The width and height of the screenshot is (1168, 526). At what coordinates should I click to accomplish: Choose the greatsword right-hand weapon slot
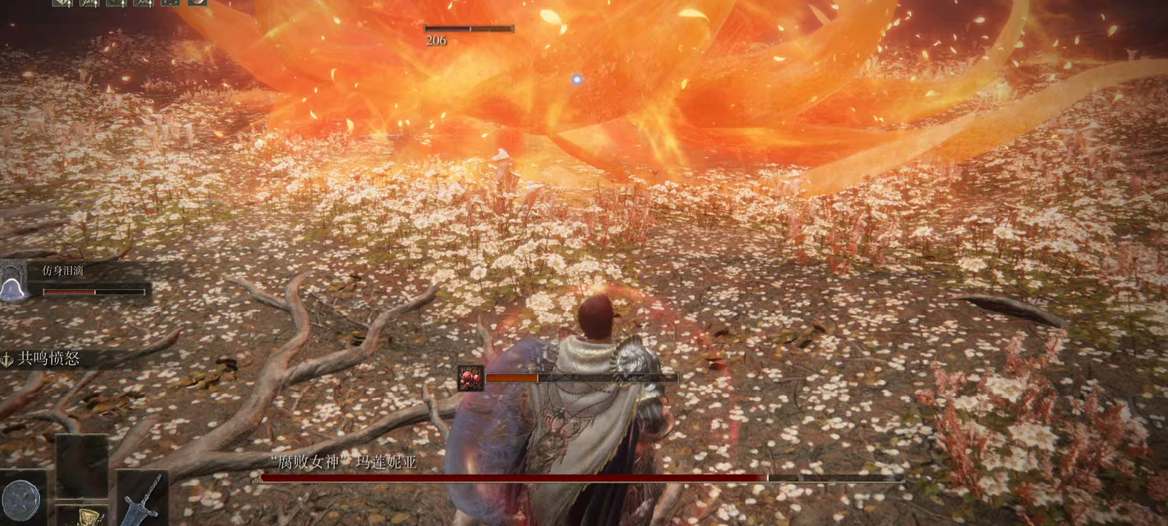(142, 498)
